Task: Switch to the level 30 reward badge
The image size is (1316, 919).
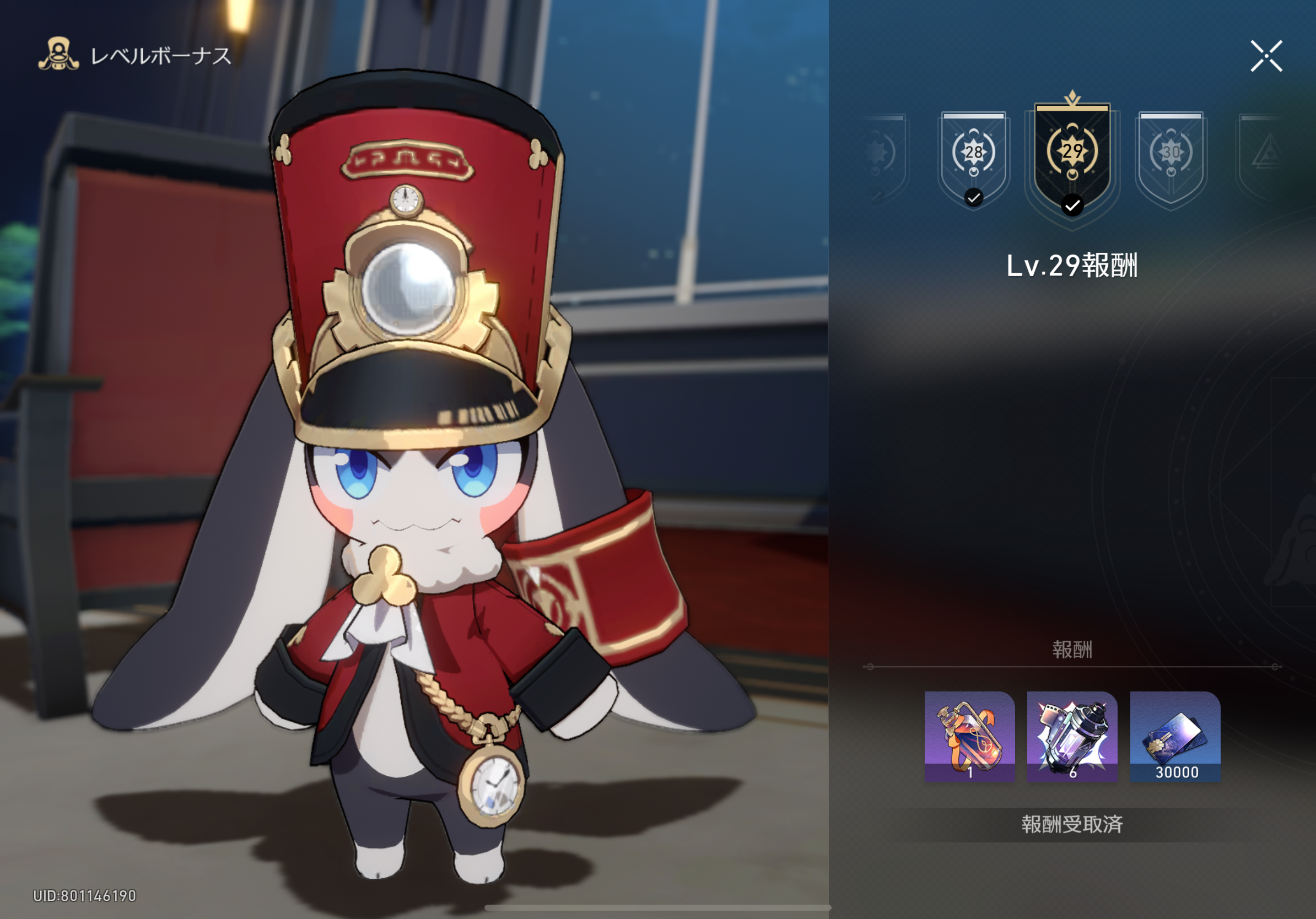Action: (1171, 157)
